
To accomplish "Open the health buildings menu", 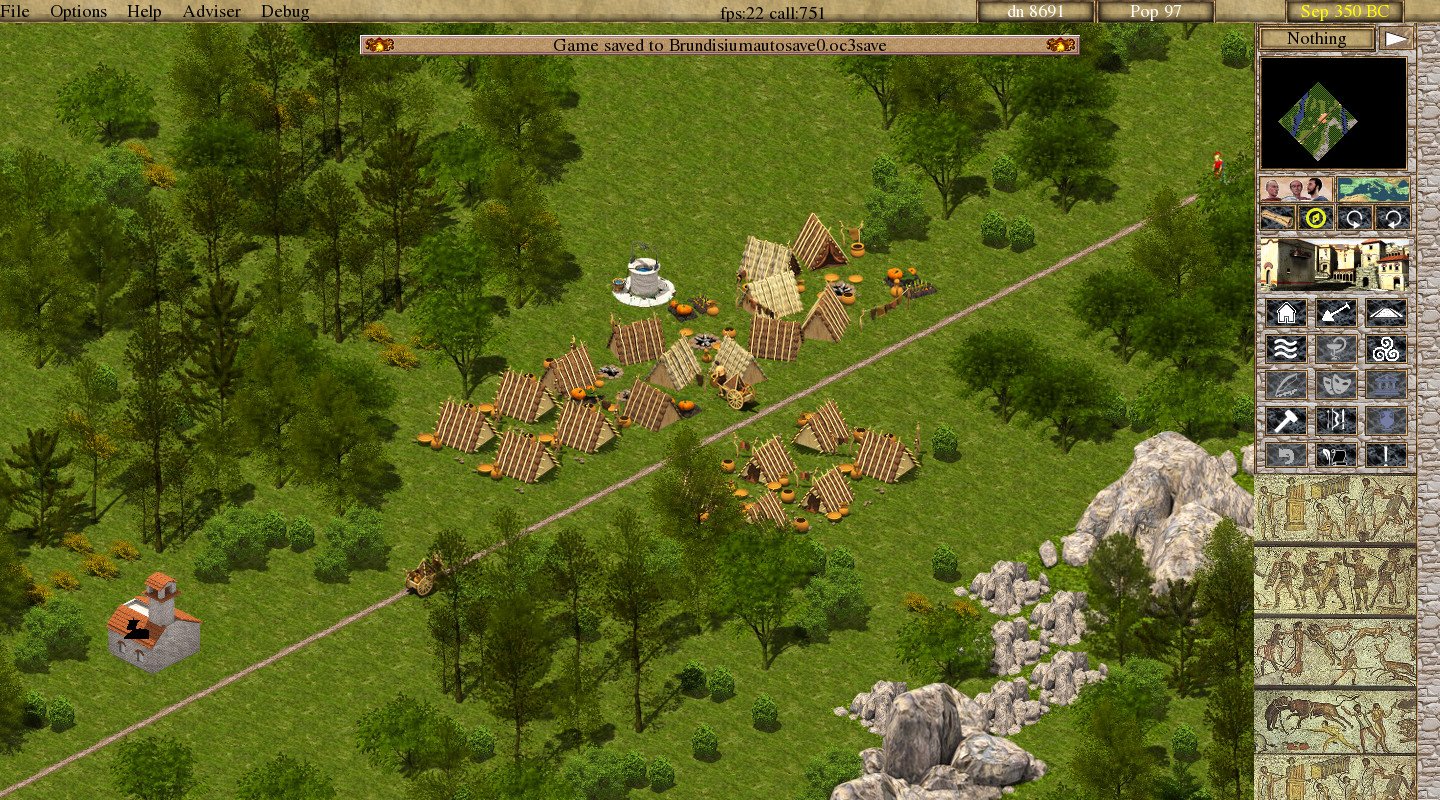I will click(1335, 348).
